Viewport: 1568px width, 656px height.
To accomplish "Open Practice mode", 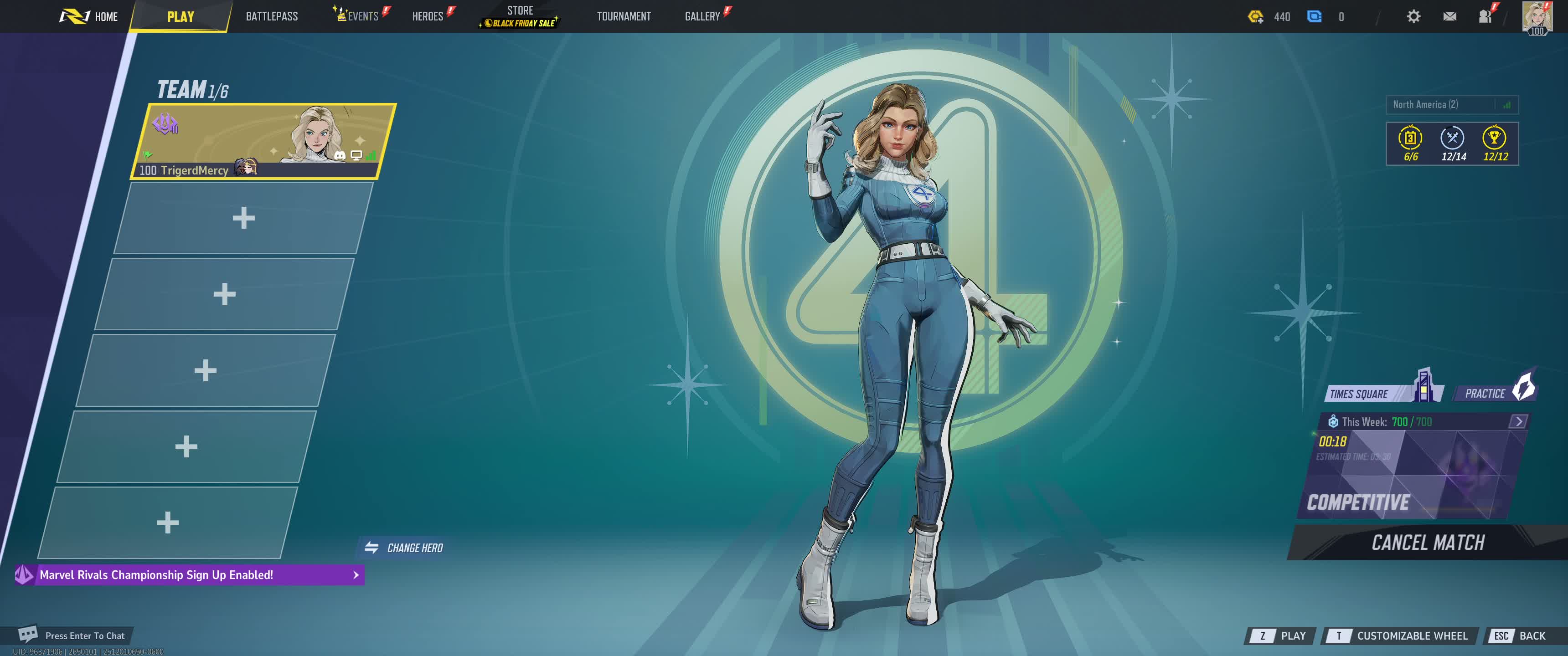I will [1493, 393].
